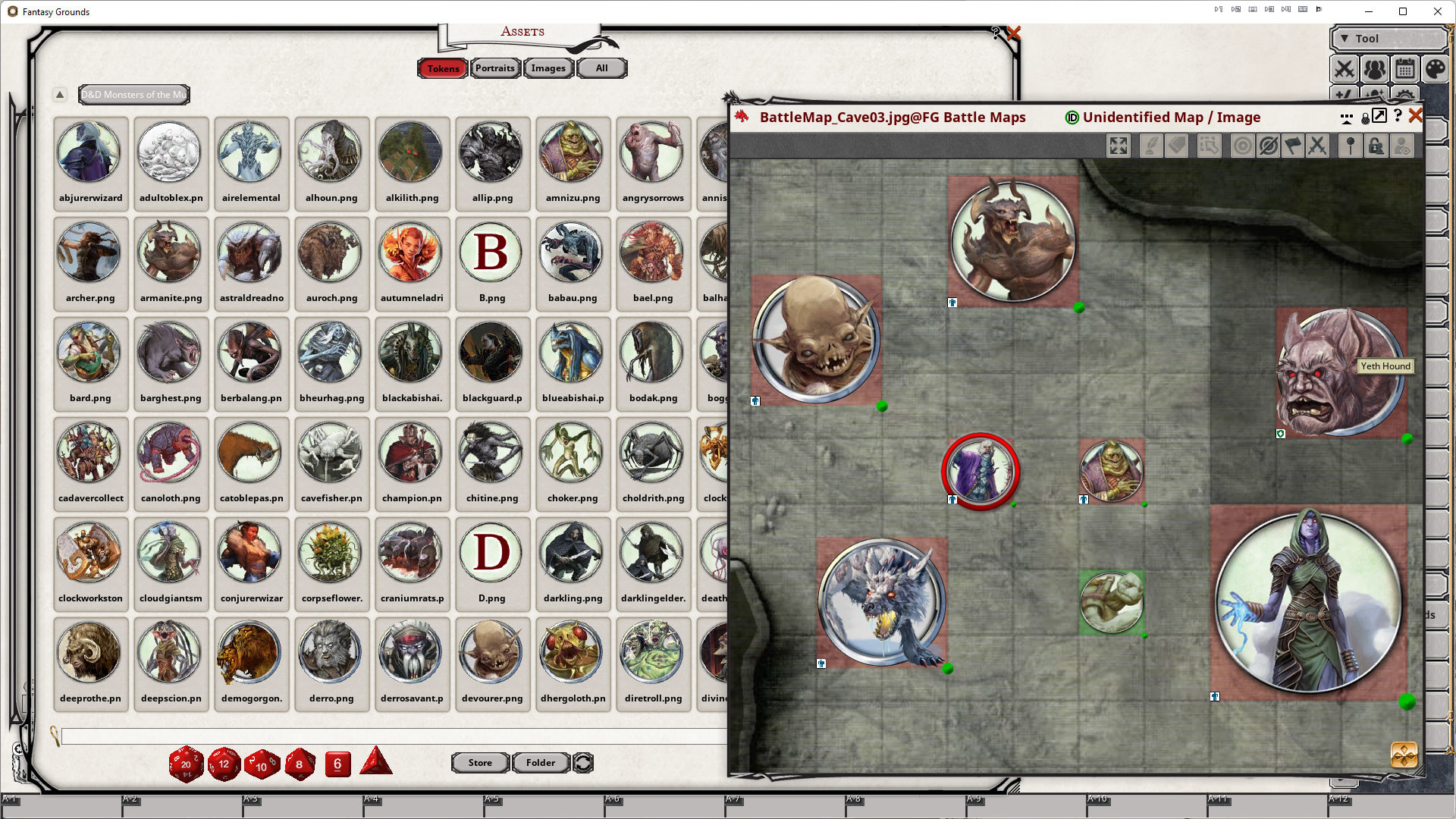Collapse the Tool sidebar group
The width and height of the screenshot is (1456, 819).
click(1345, 38)
